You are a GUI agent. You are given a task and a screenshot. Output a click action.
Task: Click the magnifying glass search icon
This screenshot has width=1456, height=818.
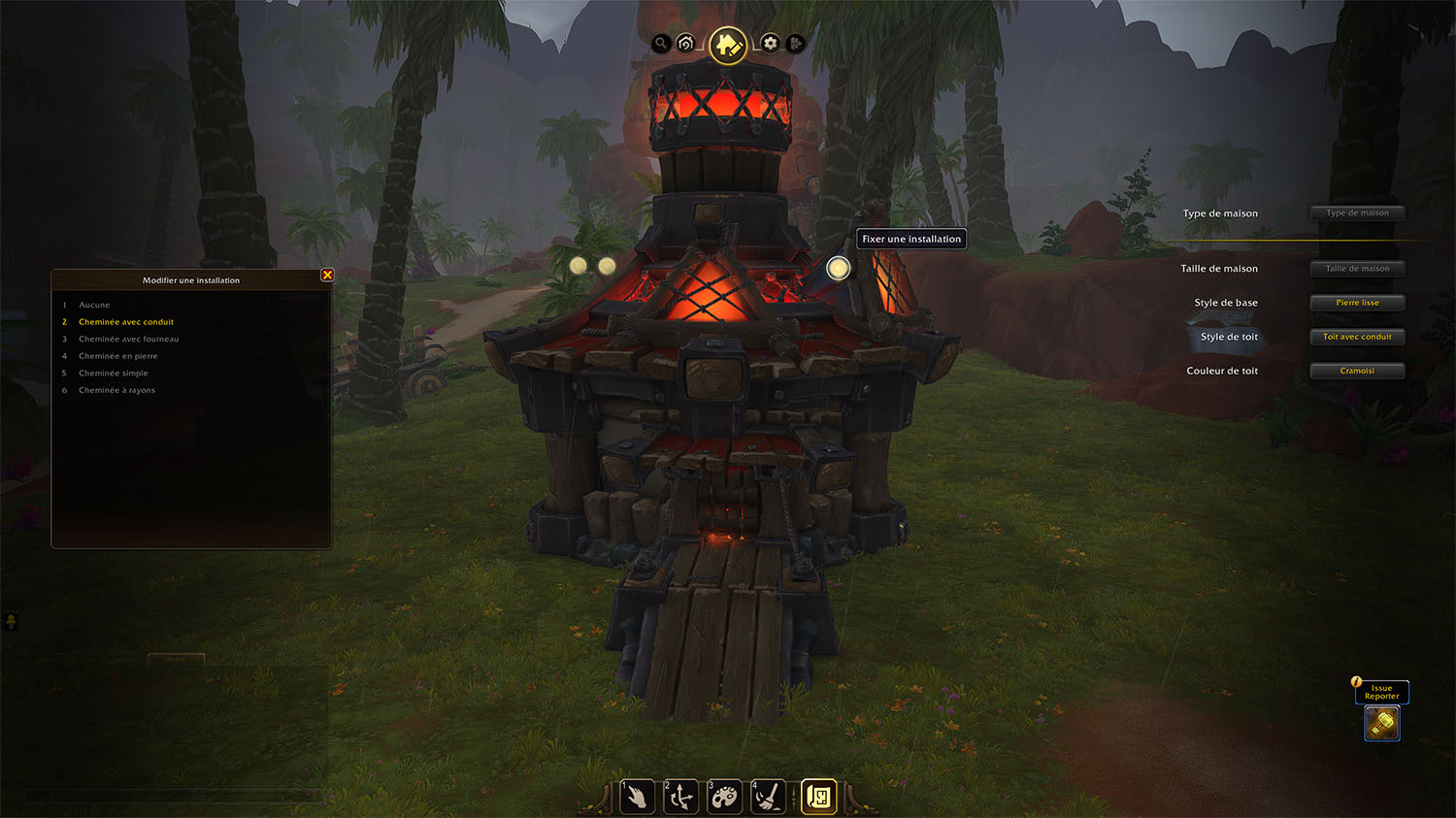tap(661, 44)
